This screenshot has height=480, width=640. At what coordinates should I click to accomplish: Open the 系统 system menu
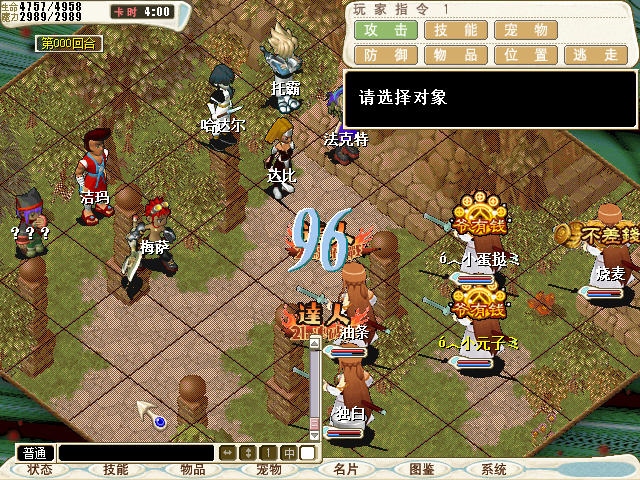494,469
